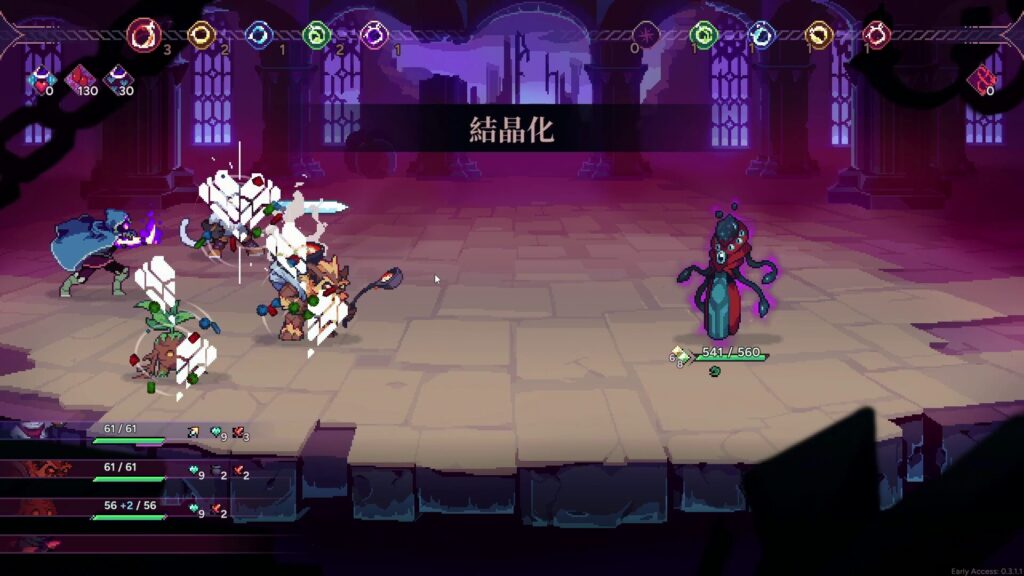Viewport: 1024px width, 576px height.
Task: Click the yellow orb with count 2
Action: point(202,36)
